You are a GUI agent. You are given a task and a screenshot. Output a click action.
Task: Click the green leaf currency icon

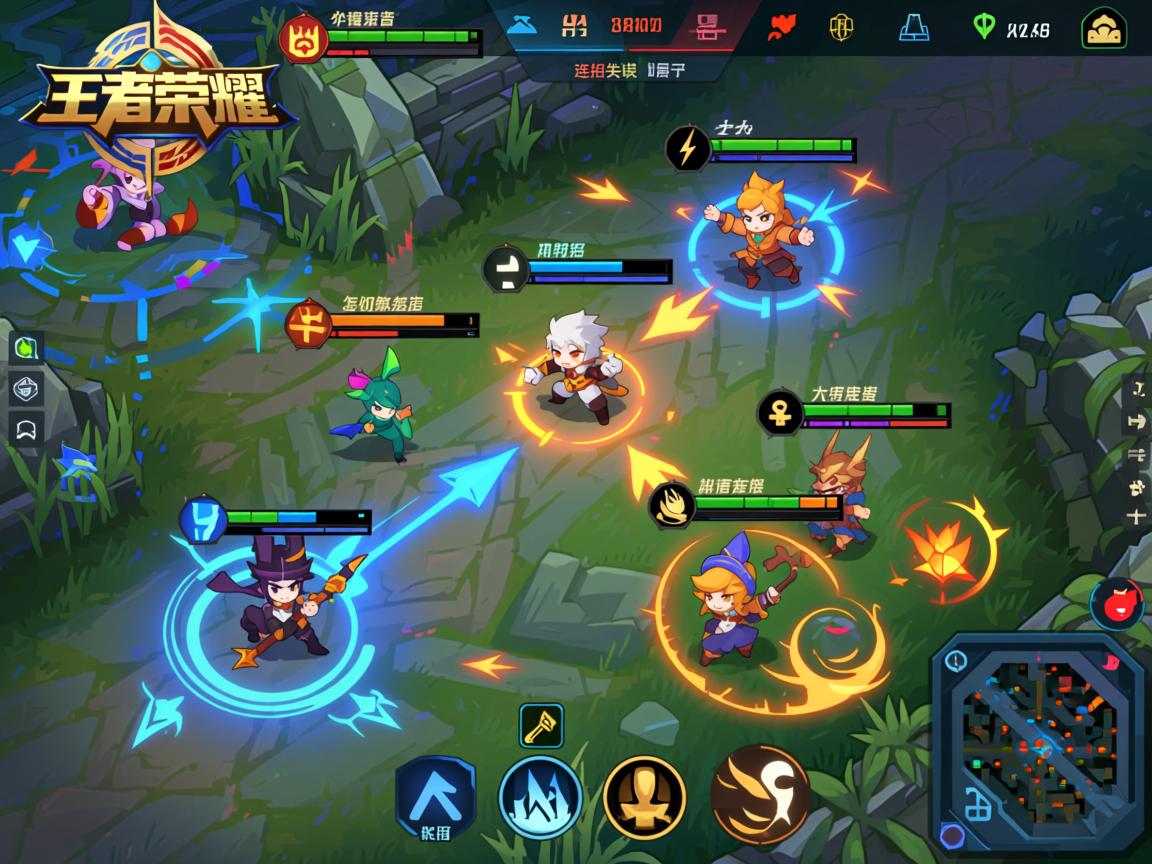click(x=984, y=27)
